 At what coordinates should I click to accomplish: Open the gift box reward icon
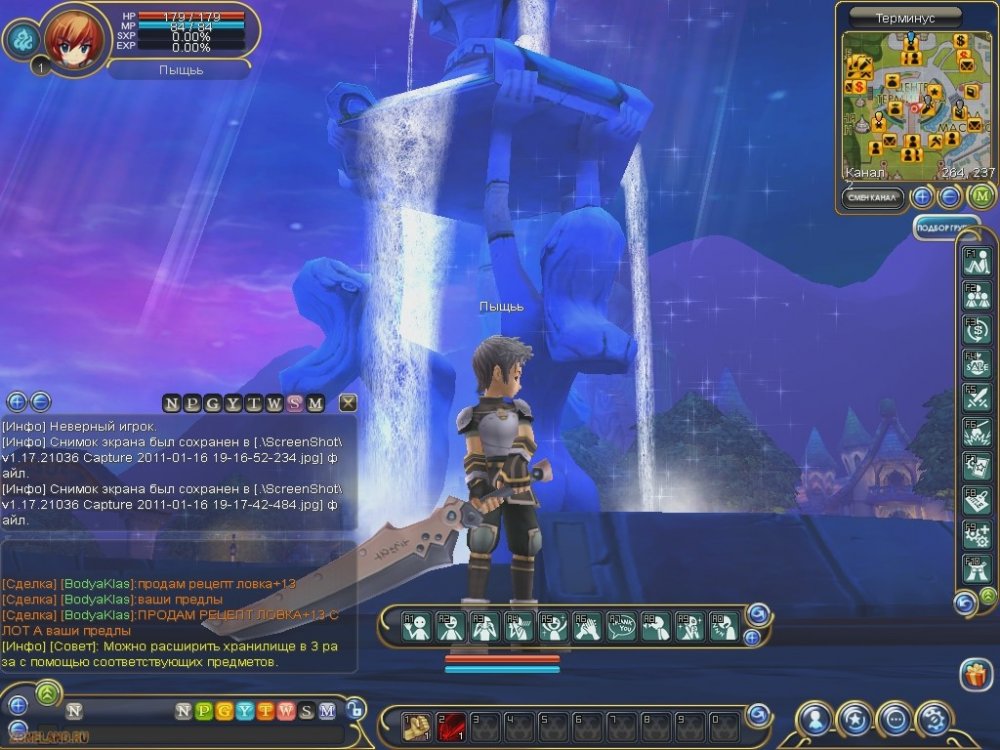click(x=974, y=675)
